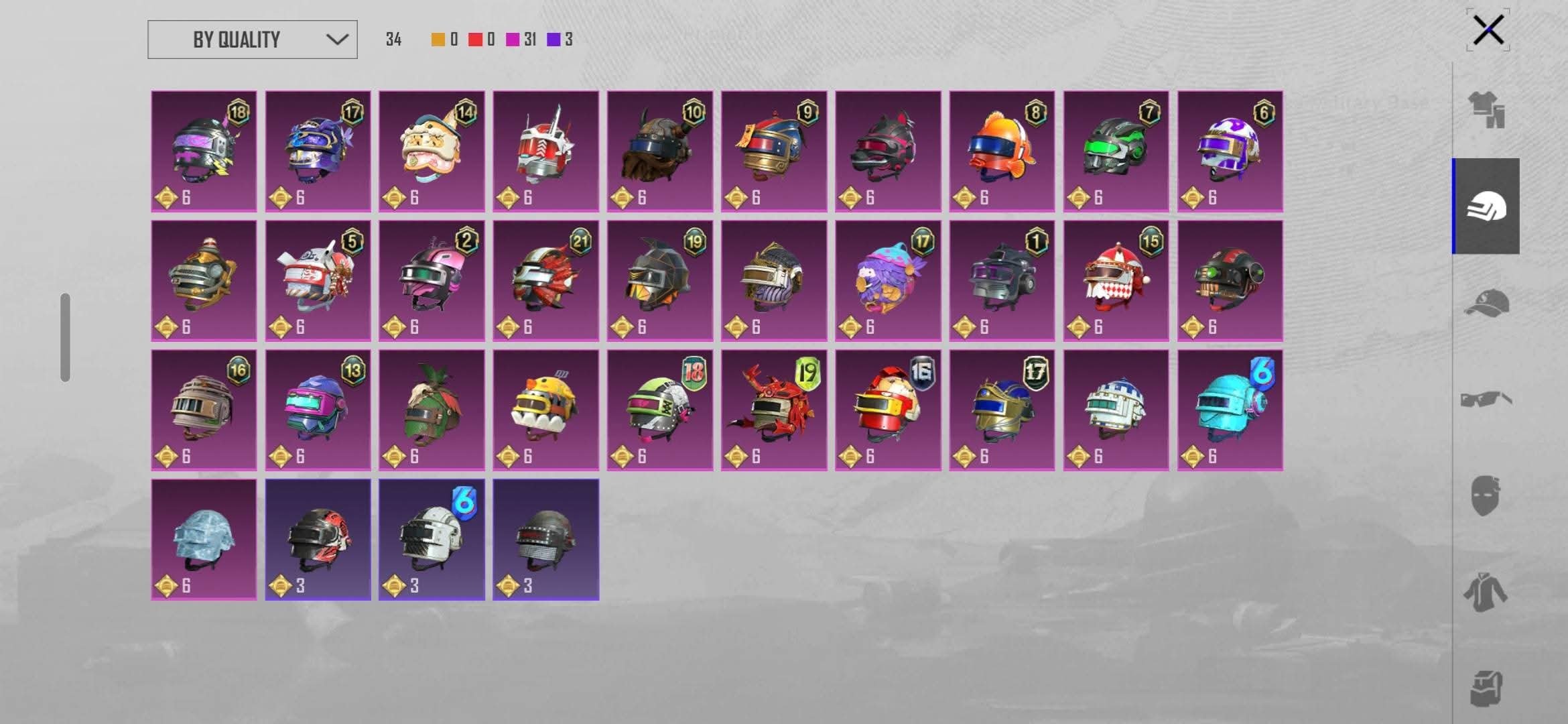
Task: Open the backpack category tab
Action: point(1486,688)
